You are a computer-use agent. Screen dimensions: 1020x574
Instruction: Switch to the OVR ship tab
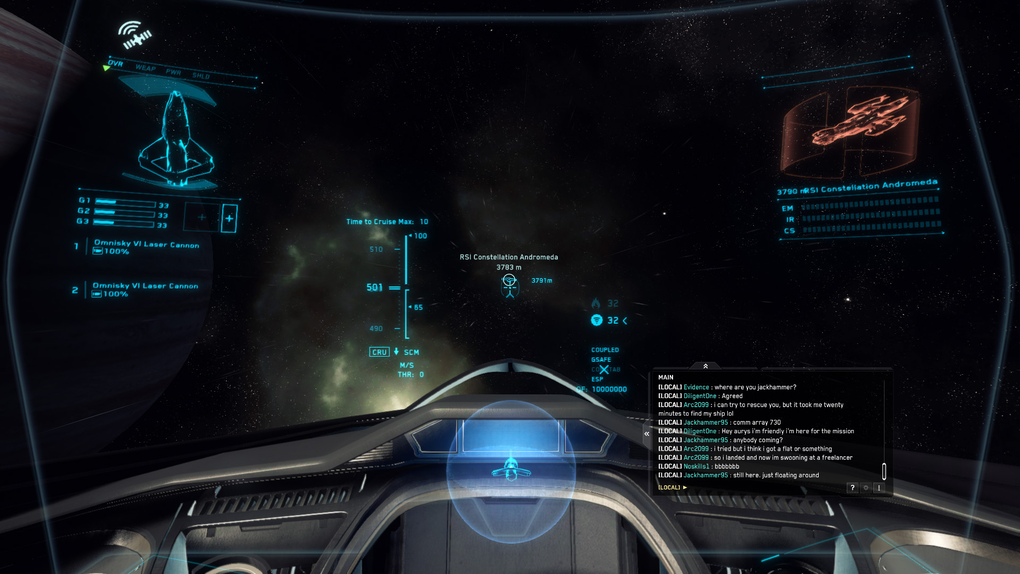coord(116,64)
